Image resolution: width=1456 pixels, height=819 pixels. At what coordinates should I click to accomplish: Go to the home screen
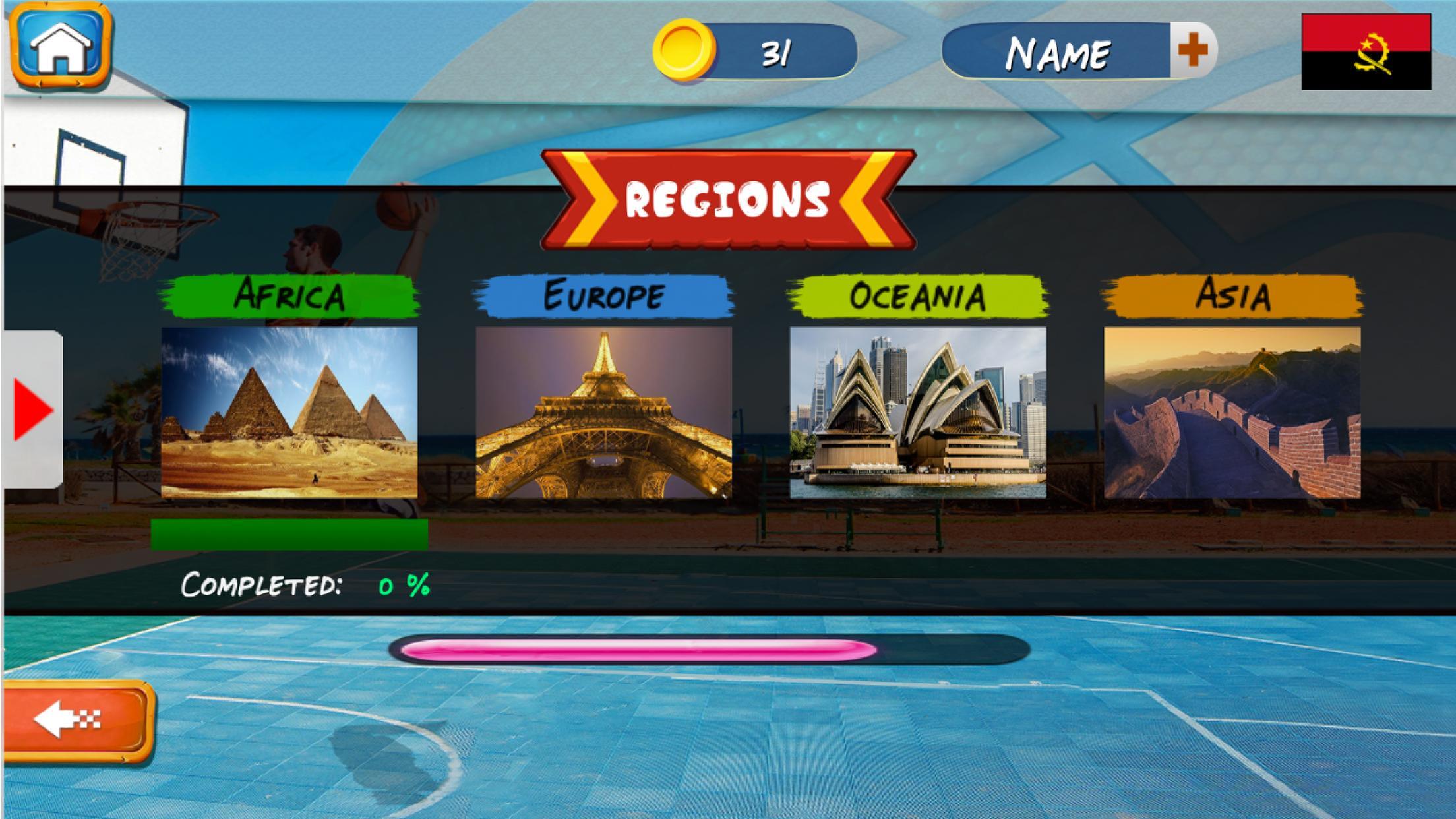click(x=62, y=46)
